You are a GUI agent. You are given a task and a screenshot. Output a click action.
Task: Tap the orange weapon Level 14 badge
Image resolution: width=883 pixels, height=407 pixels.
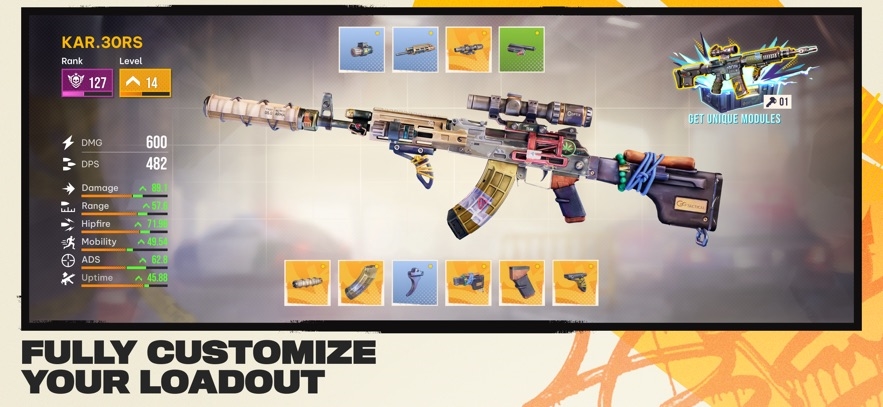145,83
